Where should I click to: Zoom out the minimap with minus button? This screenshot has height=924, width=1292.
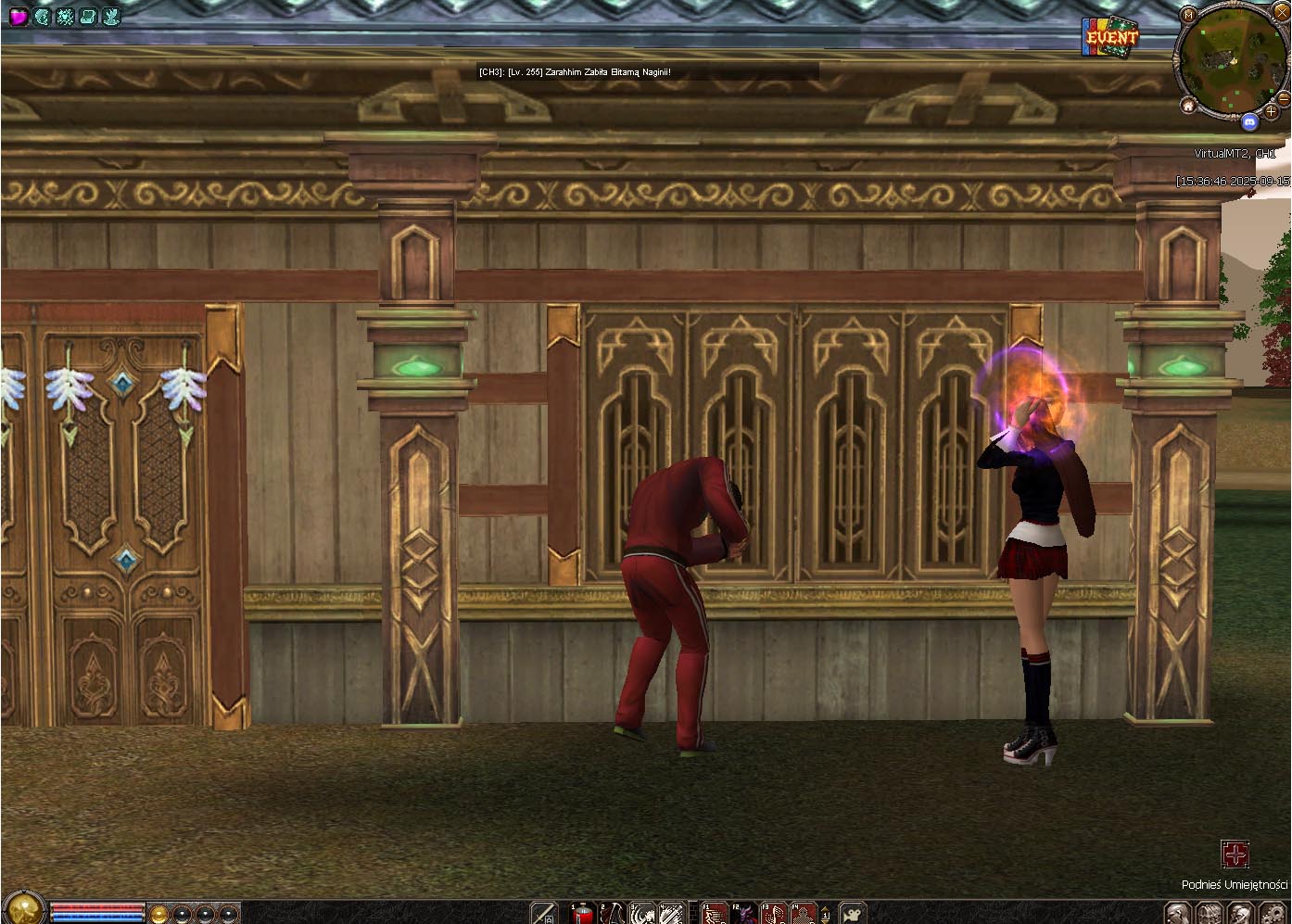click(x=1283, y=98)
